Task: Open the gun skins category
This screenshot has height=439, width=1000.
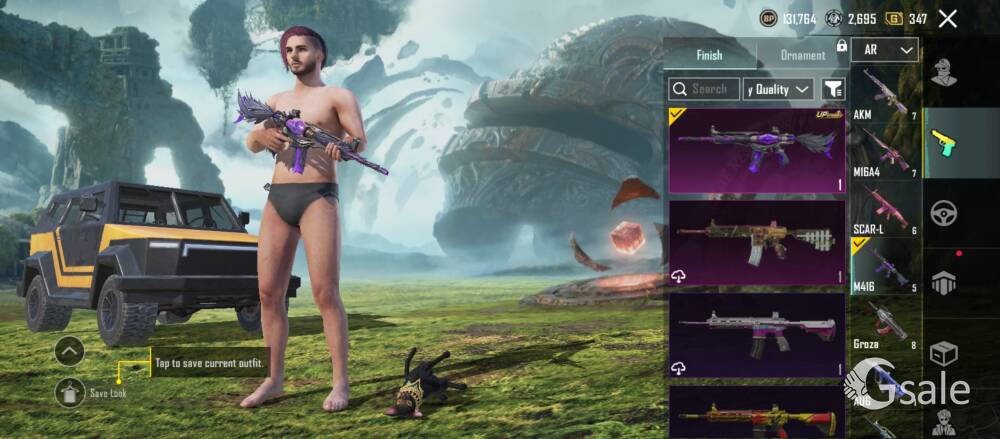Action: [x=944, y=142]
